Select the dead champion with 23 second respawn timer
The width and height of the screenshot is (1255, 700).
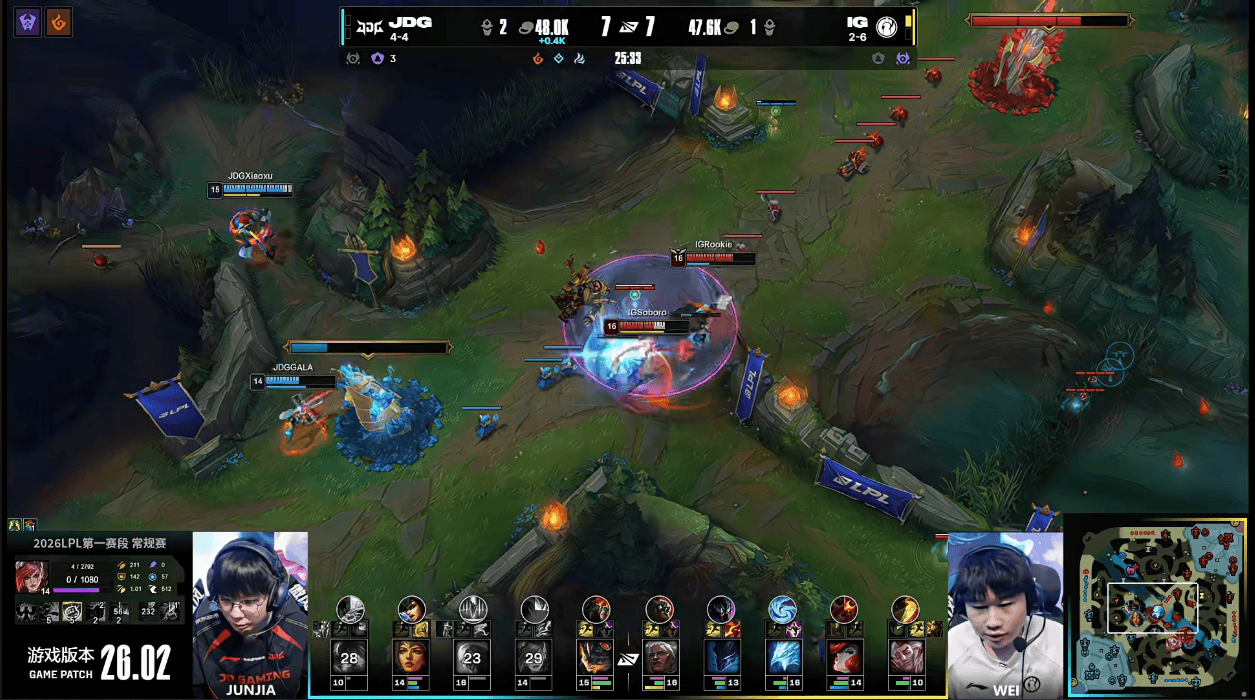point(473,658)
